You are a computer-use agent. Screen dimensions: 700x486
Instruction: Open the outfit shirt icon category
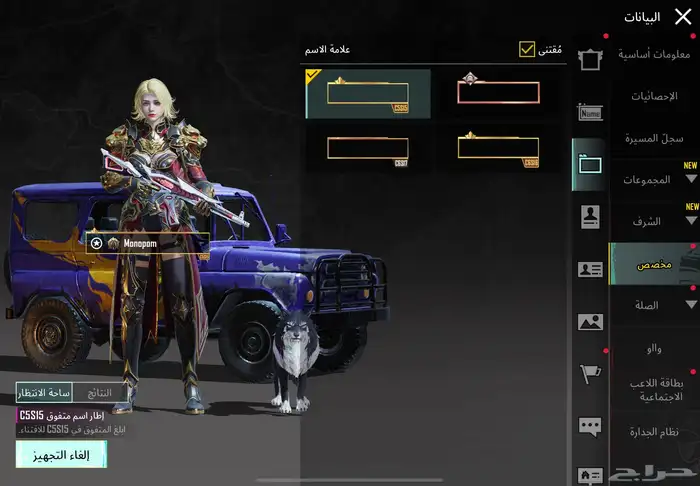click(589, 59)
